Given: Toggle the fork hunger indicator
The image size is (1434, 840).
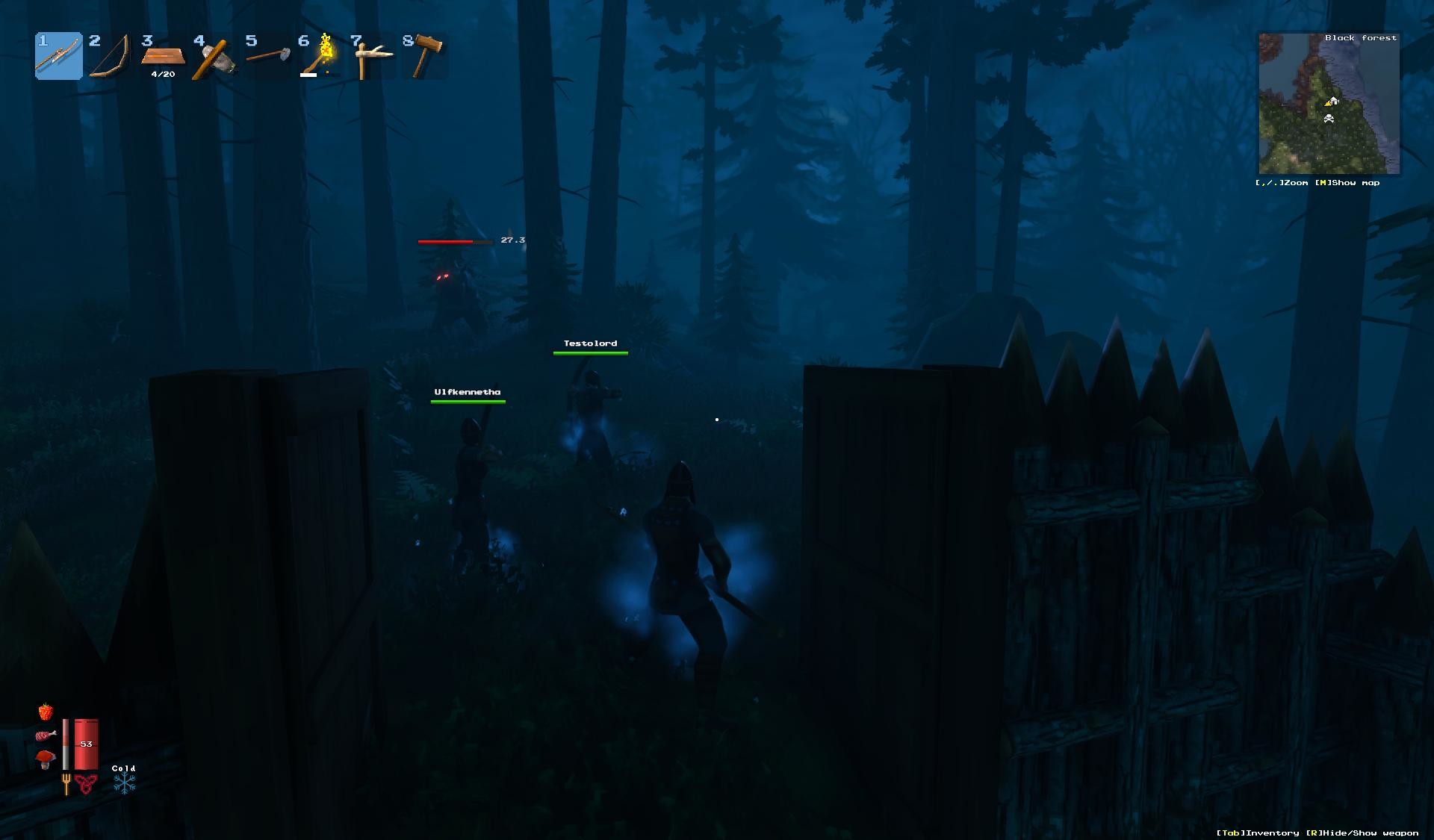Looking at the screenshot, I should (x=66, y=784).
